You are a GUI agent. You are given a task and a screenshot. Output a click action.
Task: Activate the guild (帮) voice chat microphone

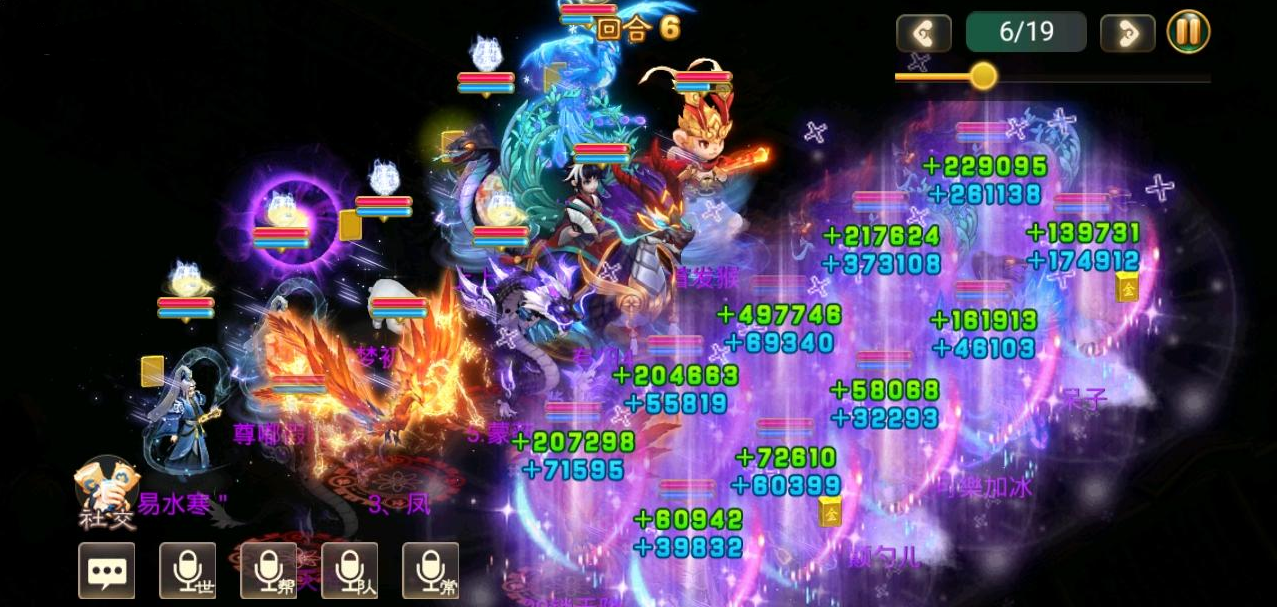[x=269, y=570]
